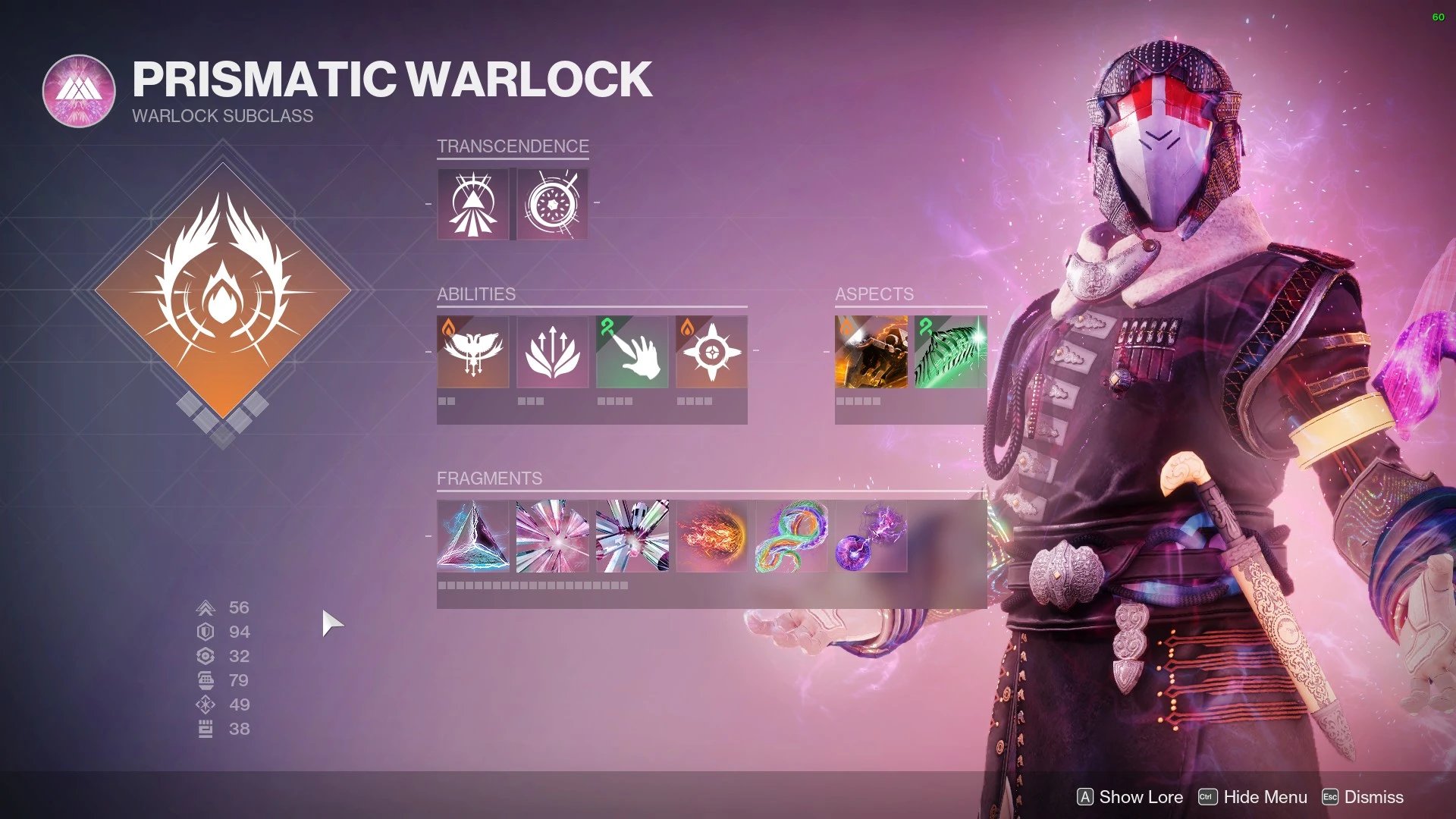Open the Transcendence triangle ability icon
This screenshot has height=819, width=1456.
click(473, 204)
